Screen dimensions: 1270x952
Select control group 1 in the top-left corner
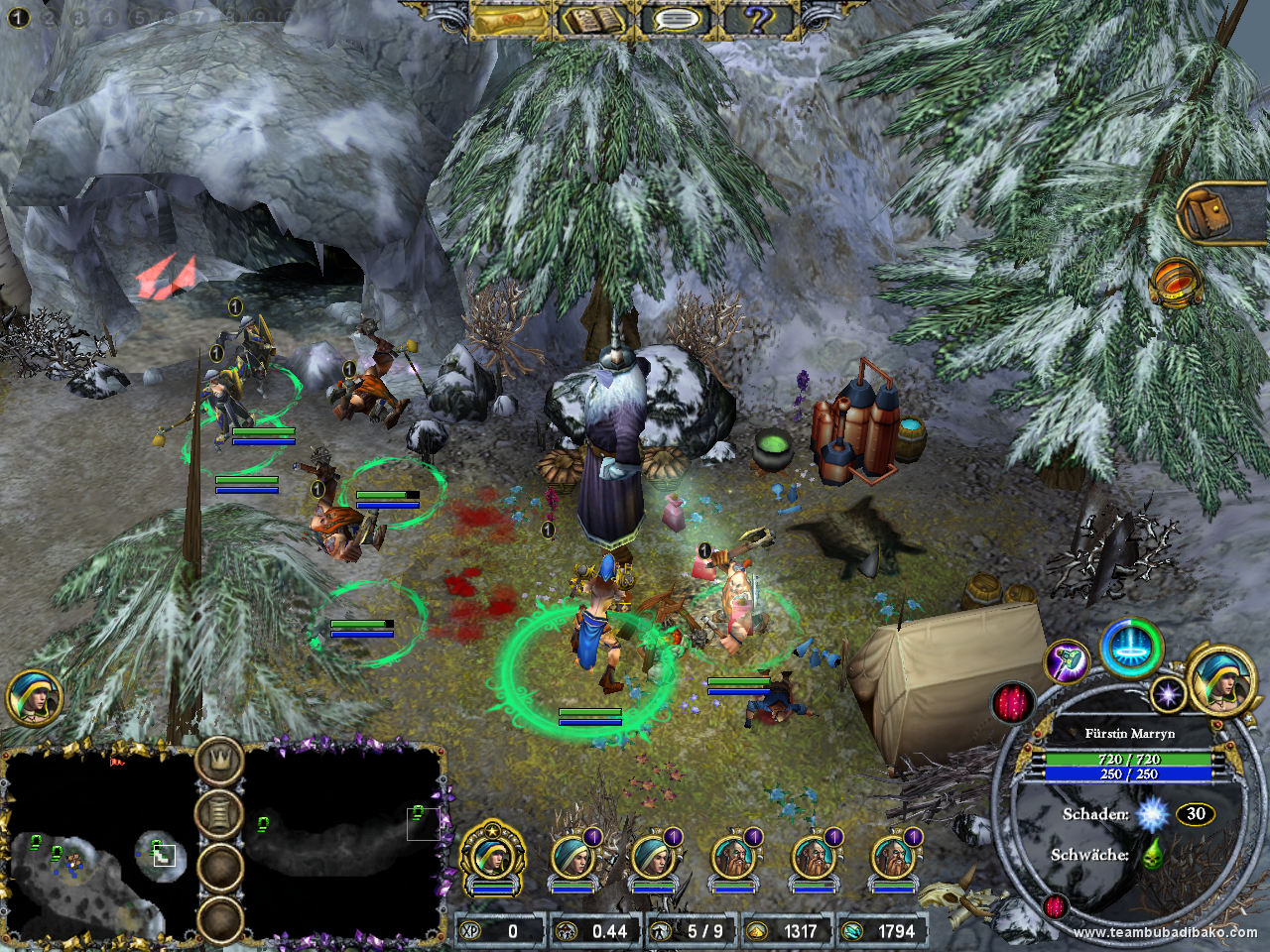(x=16, y=18)
